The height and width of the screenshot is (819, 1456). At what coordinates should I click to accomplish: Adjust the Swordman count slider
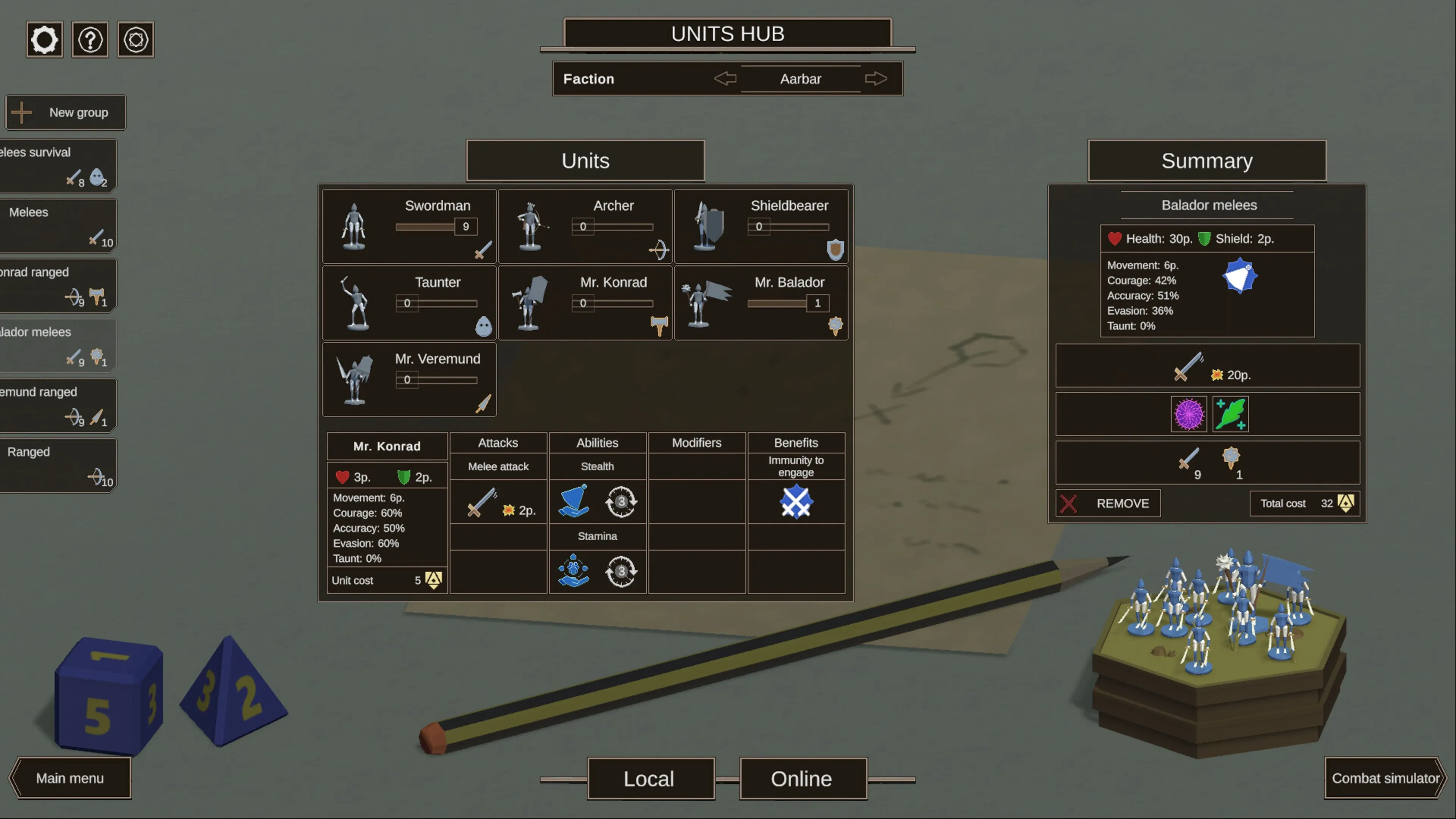pyautogui.click(x=436, y=227)
